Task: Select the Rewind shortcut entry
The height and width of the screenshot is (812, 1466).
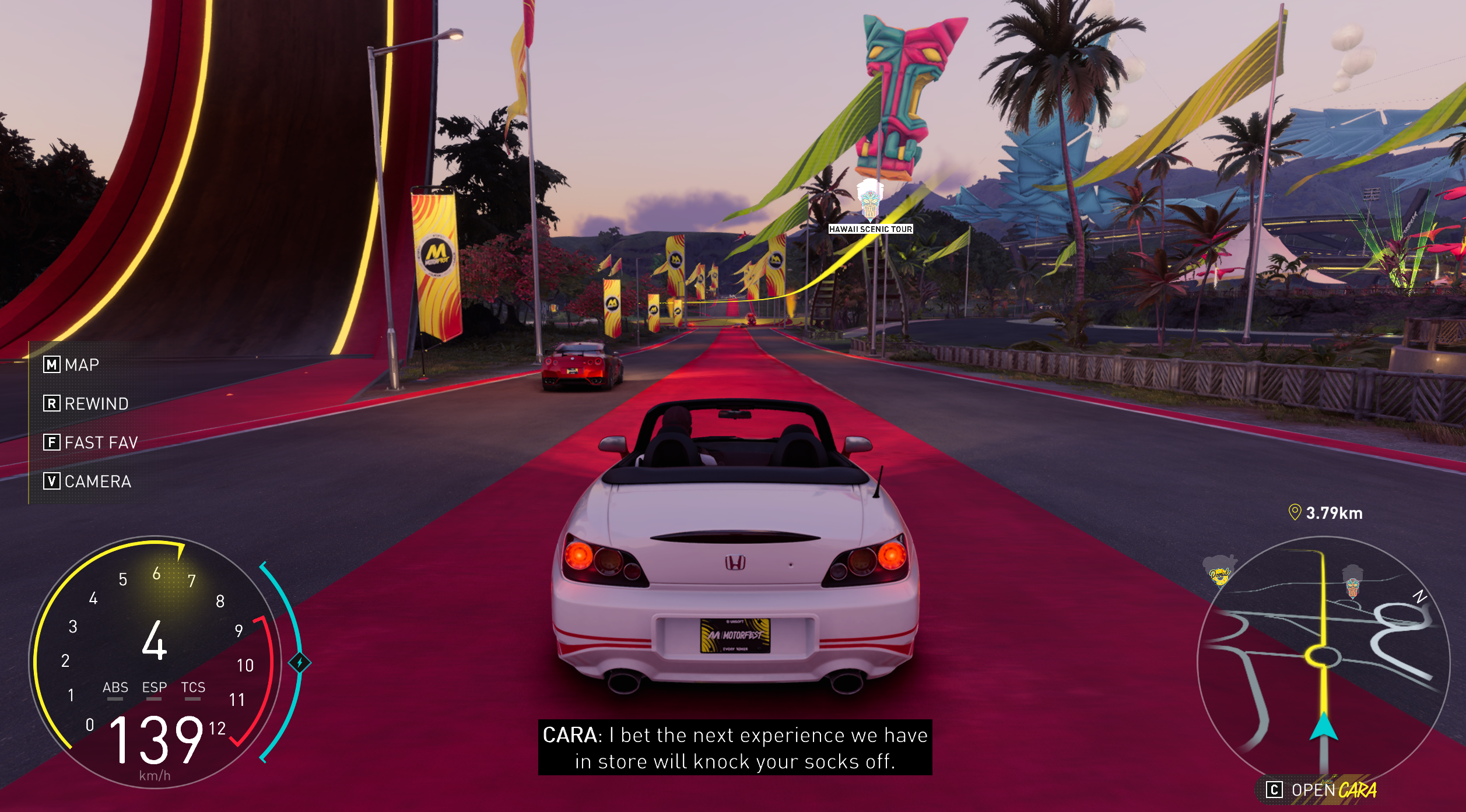Action: point(86,403)
